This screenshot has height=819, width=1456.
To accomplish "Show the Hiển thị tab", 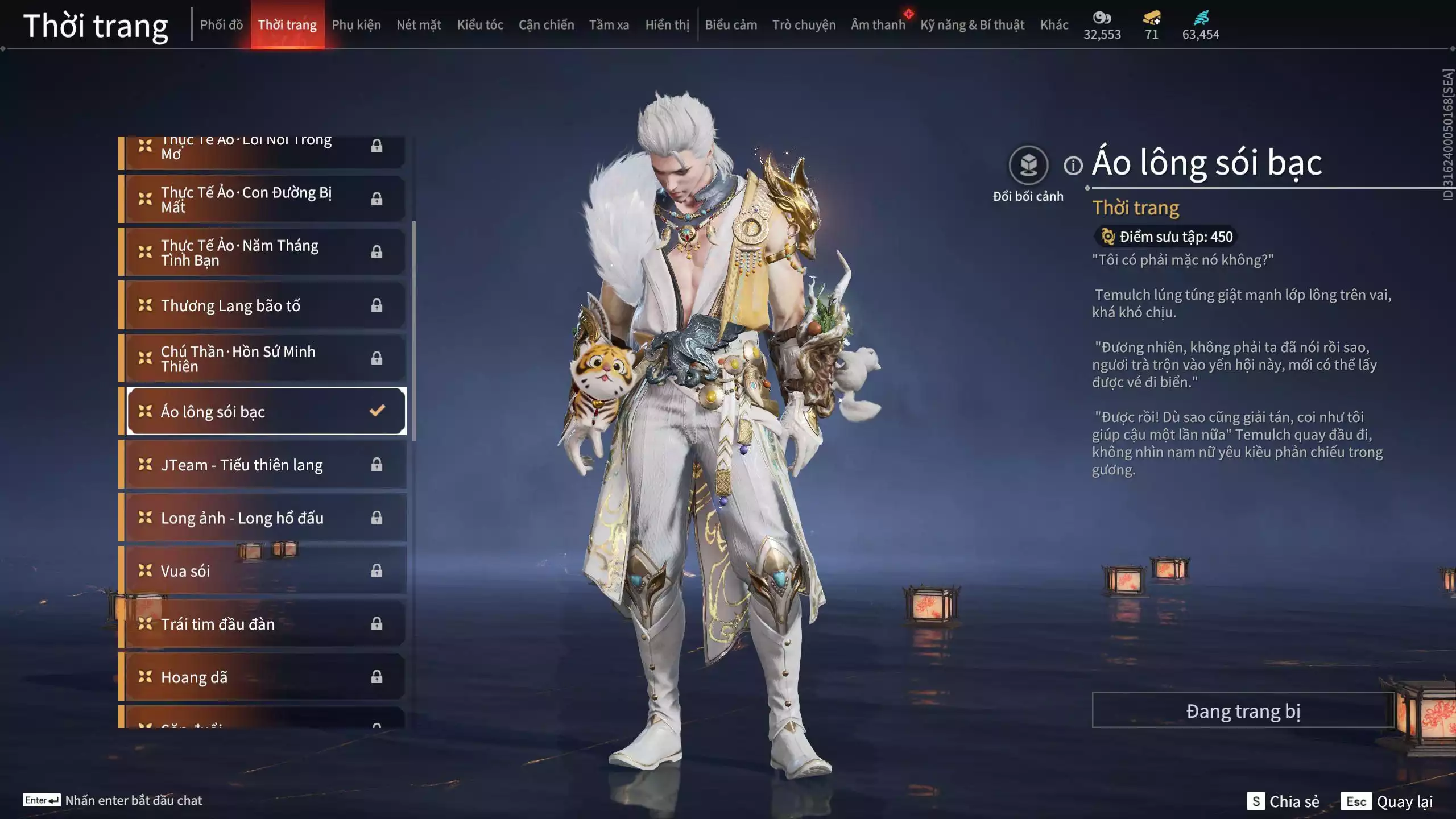I will [667, 25].
